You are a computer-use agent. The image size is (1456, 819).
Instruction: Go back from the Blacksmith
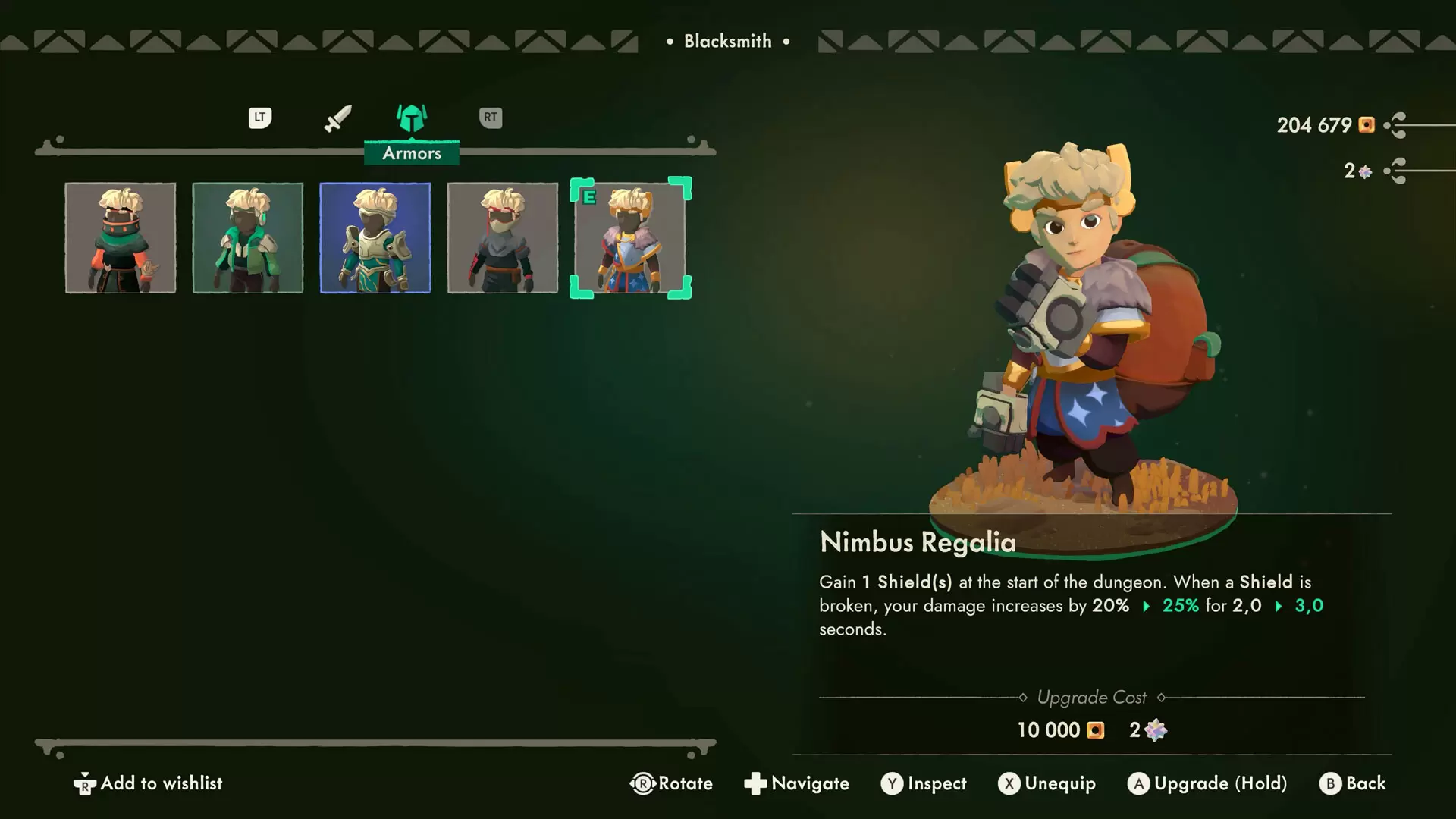coord(1353,783)
